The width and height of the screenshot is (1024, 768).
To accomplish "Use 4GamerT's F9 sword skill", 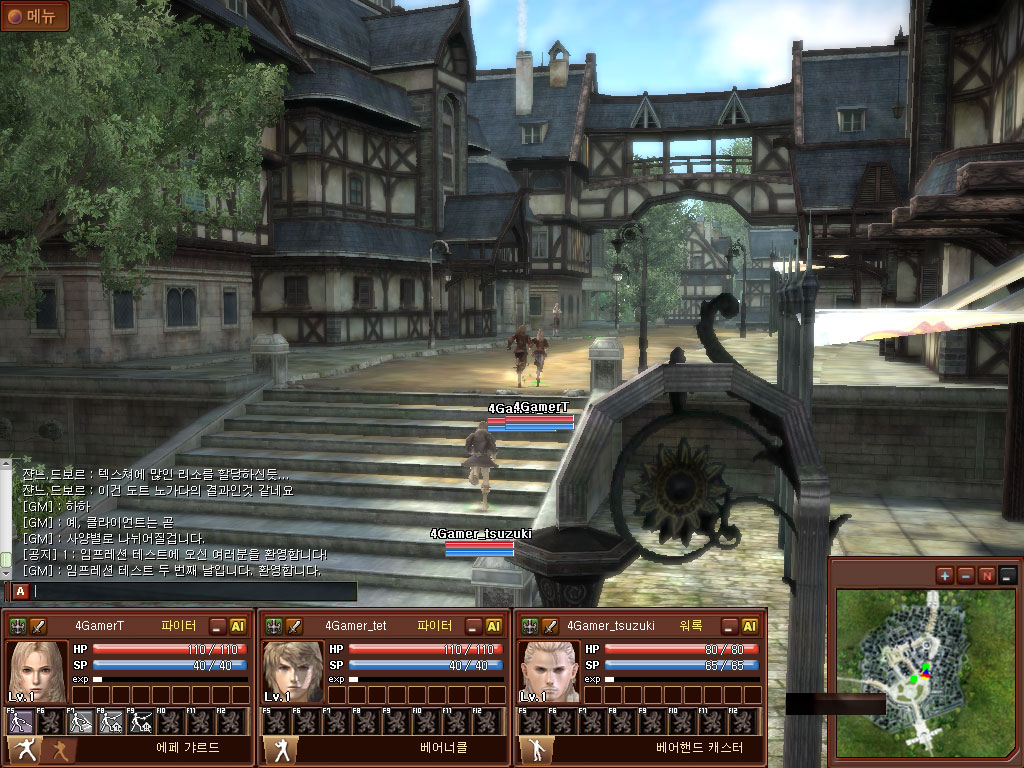I will [141, 722].
